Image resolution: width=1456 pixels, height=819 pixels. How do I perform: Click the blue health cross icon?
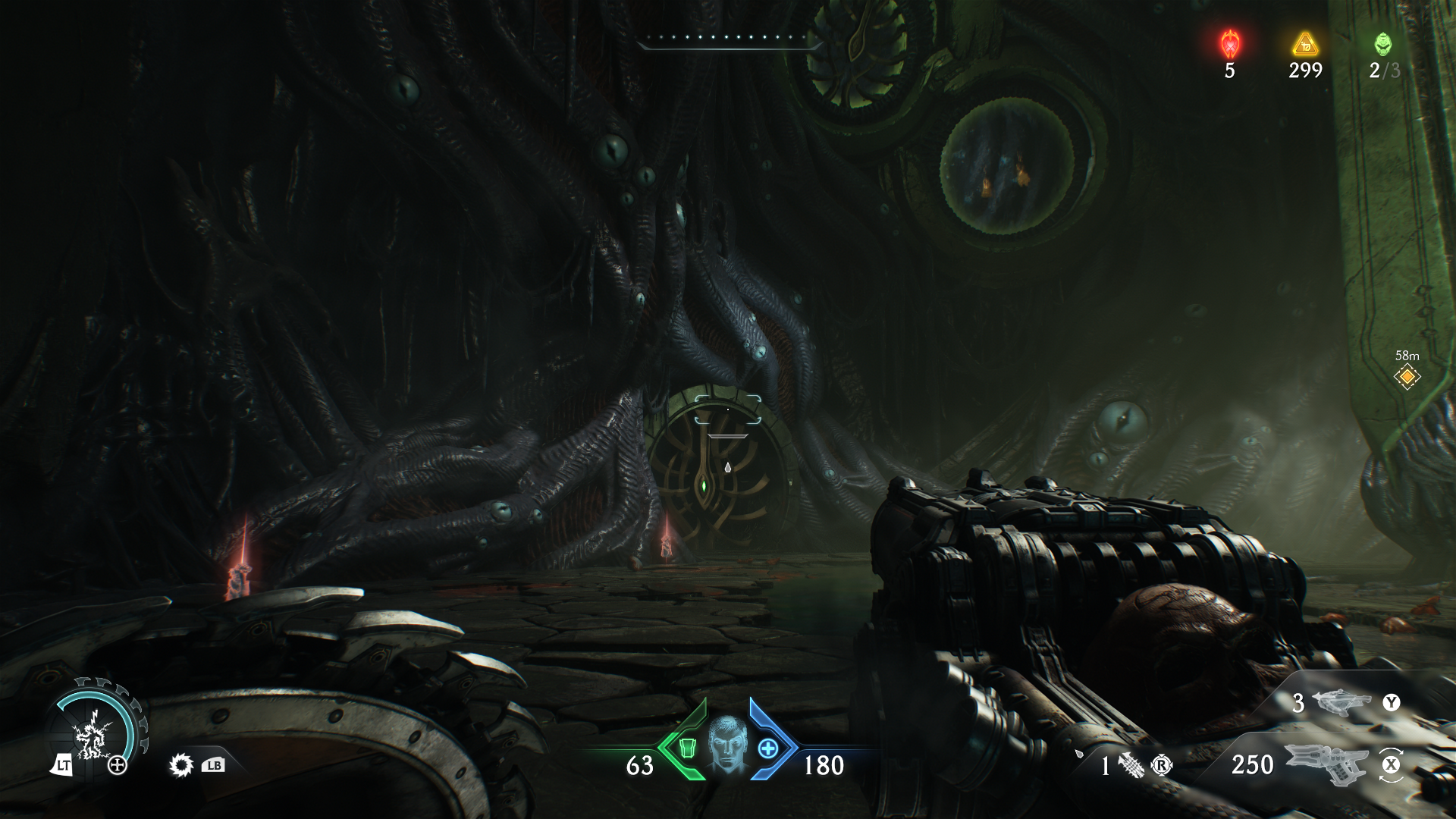pyautogui.click(x=767, y=748)
